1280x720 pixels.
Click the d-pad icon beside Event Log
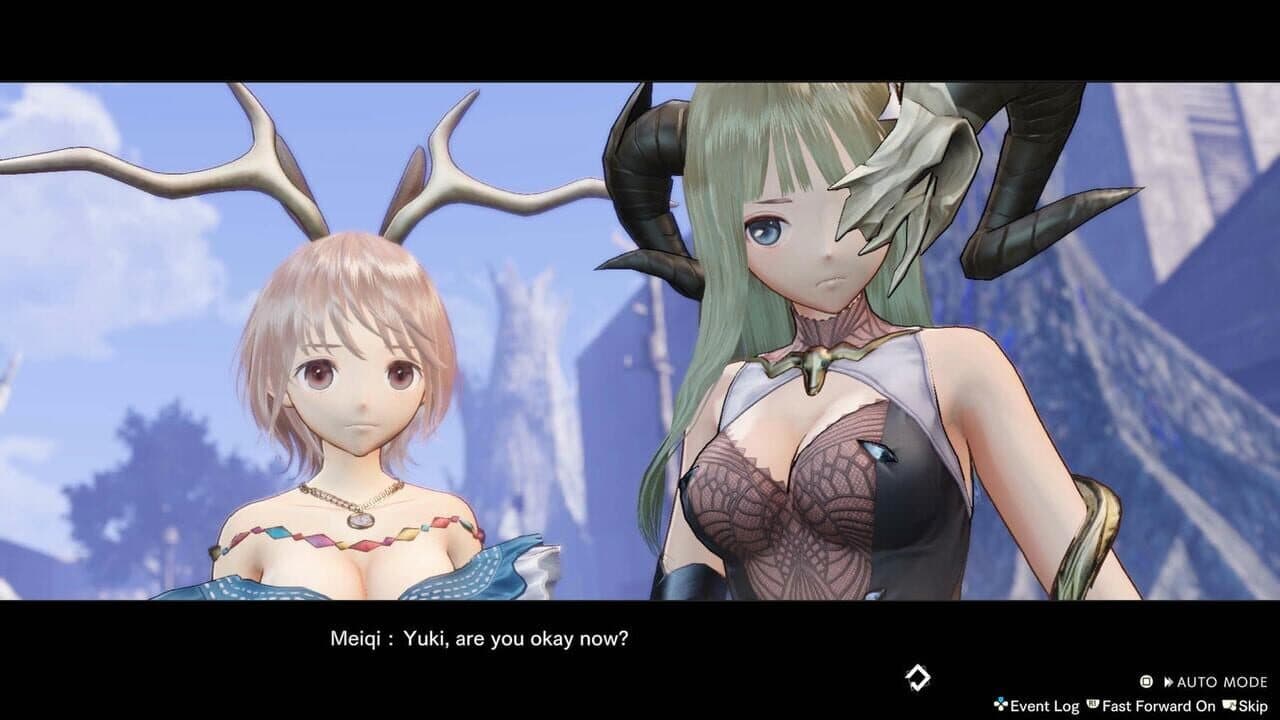click(1000, 705)
